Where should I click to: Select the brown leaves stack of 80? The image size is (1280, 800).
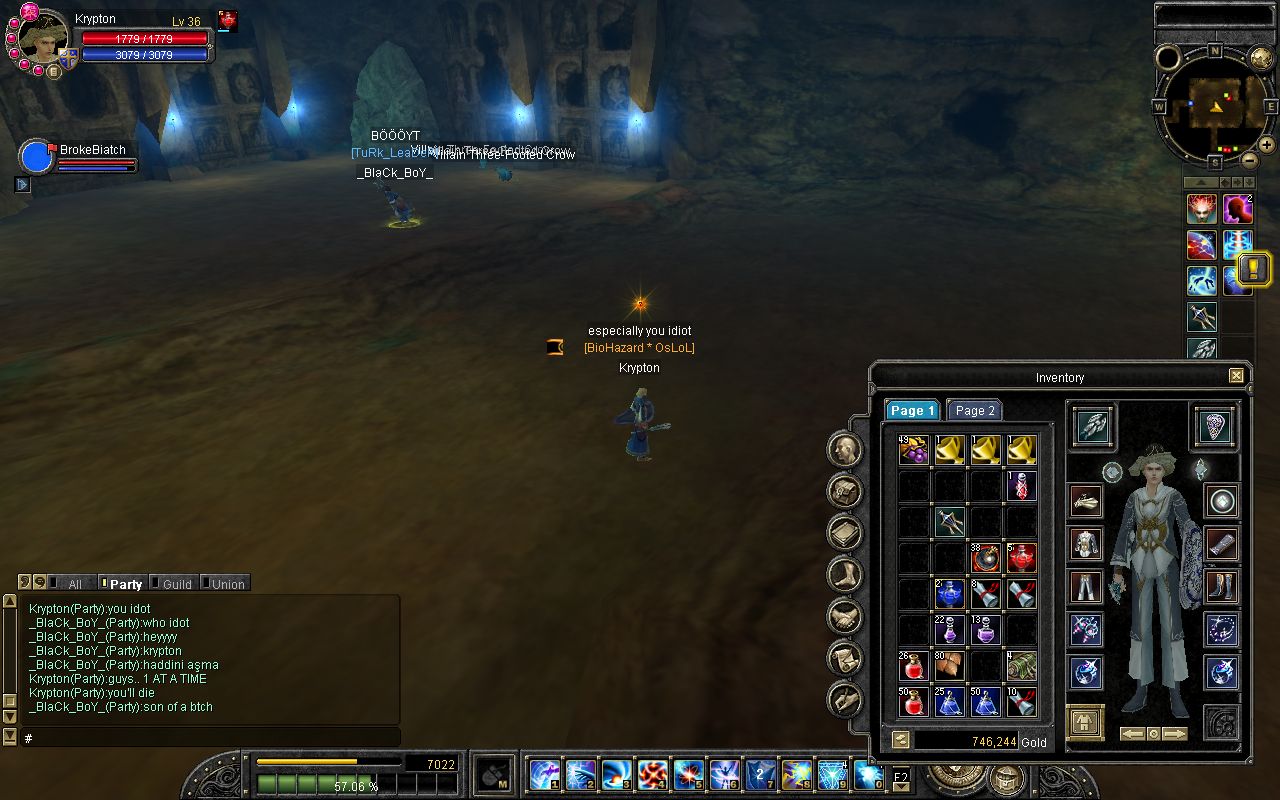coord(949,666)
